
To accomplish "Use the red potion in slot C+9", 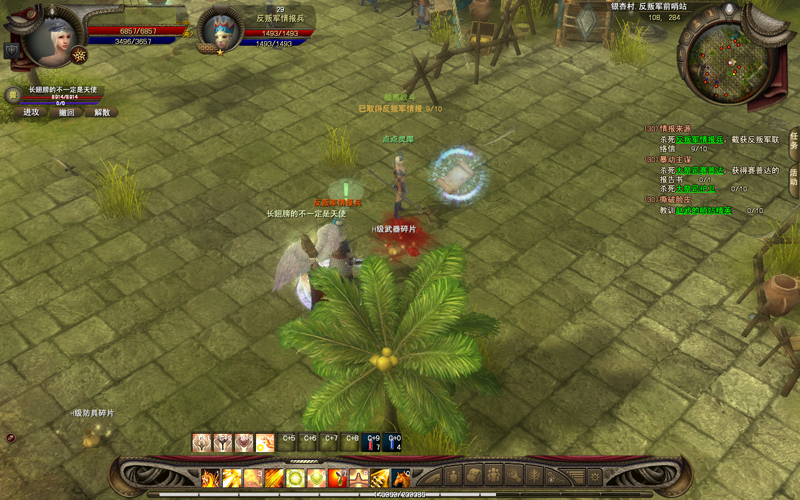I will coord(373,442).
